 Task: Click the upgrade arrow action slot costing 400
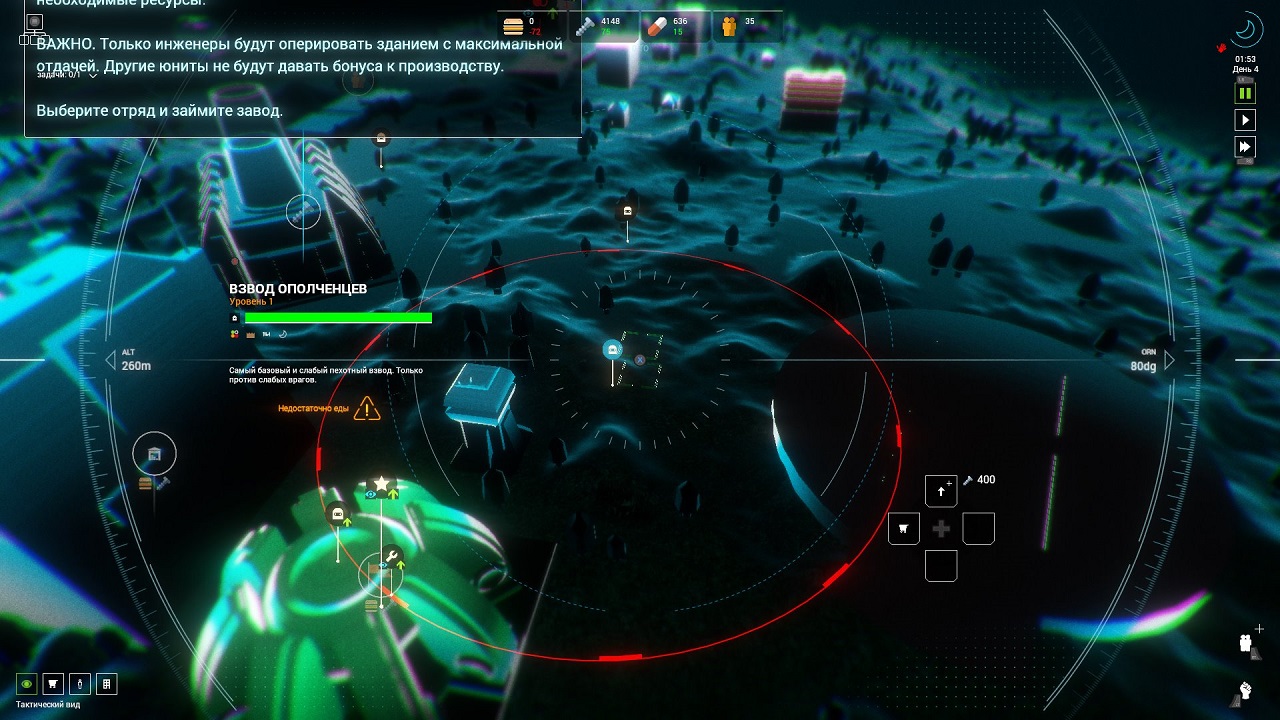coord(941,492)
